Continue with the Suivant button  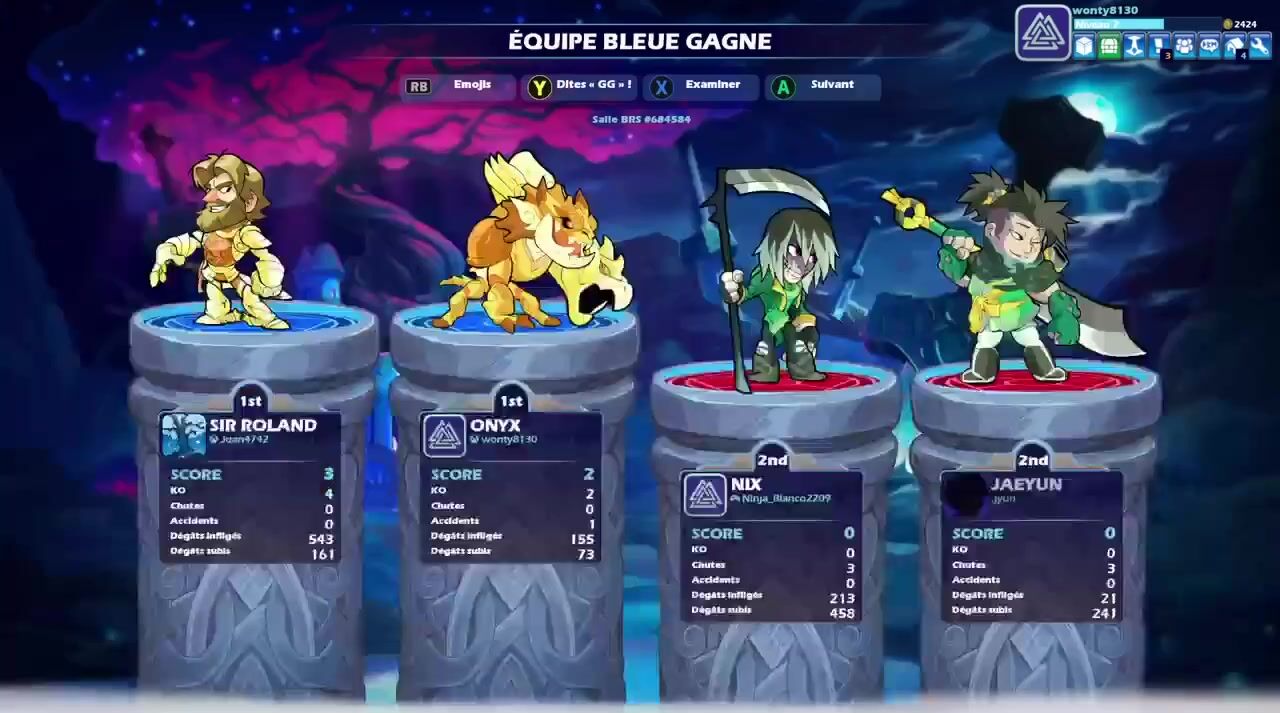pyautogui.click(x=821, y=86)
